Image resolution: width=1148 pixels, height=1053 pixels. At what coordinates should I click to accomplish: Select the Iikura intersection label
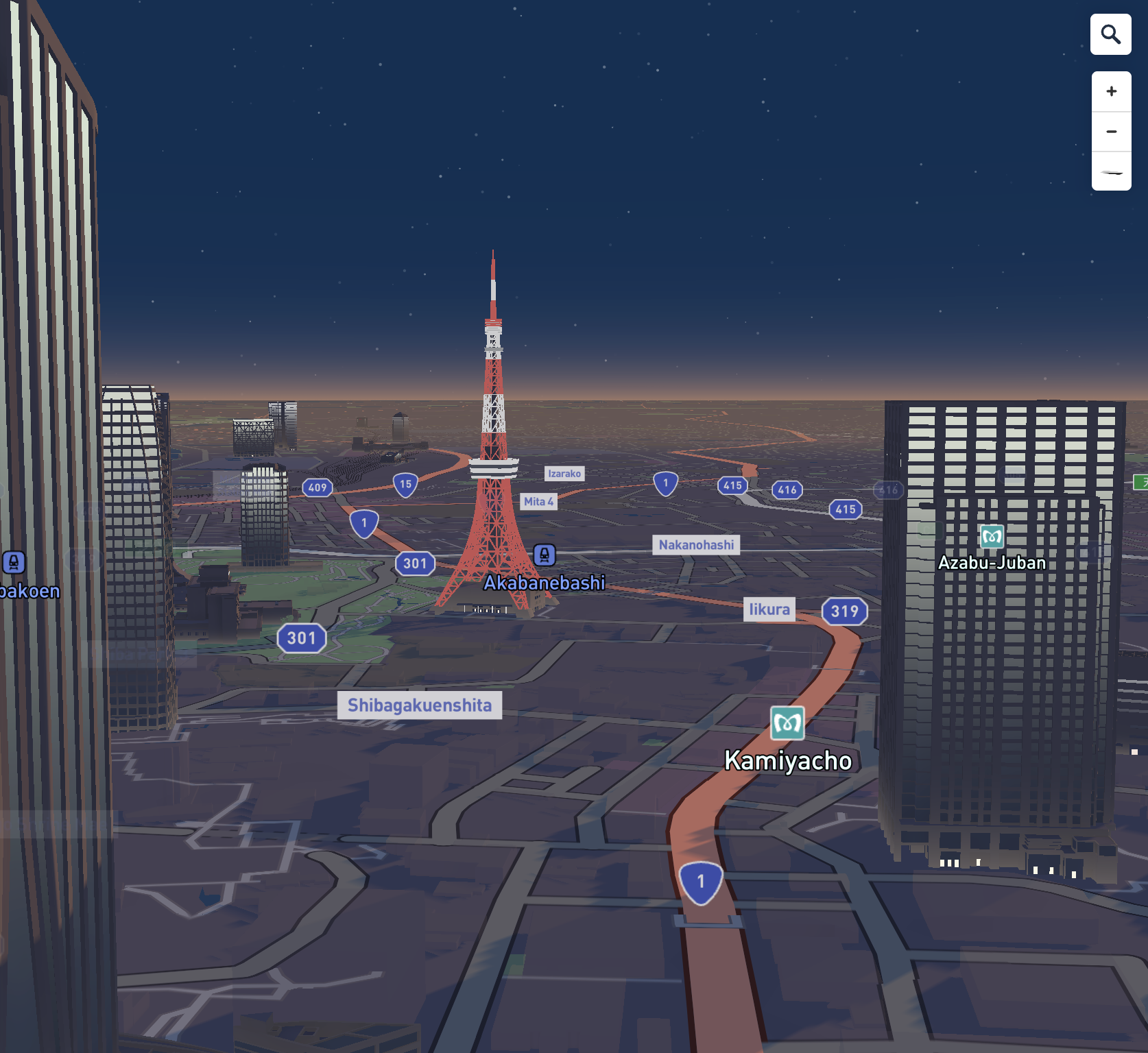click(769, 609)
